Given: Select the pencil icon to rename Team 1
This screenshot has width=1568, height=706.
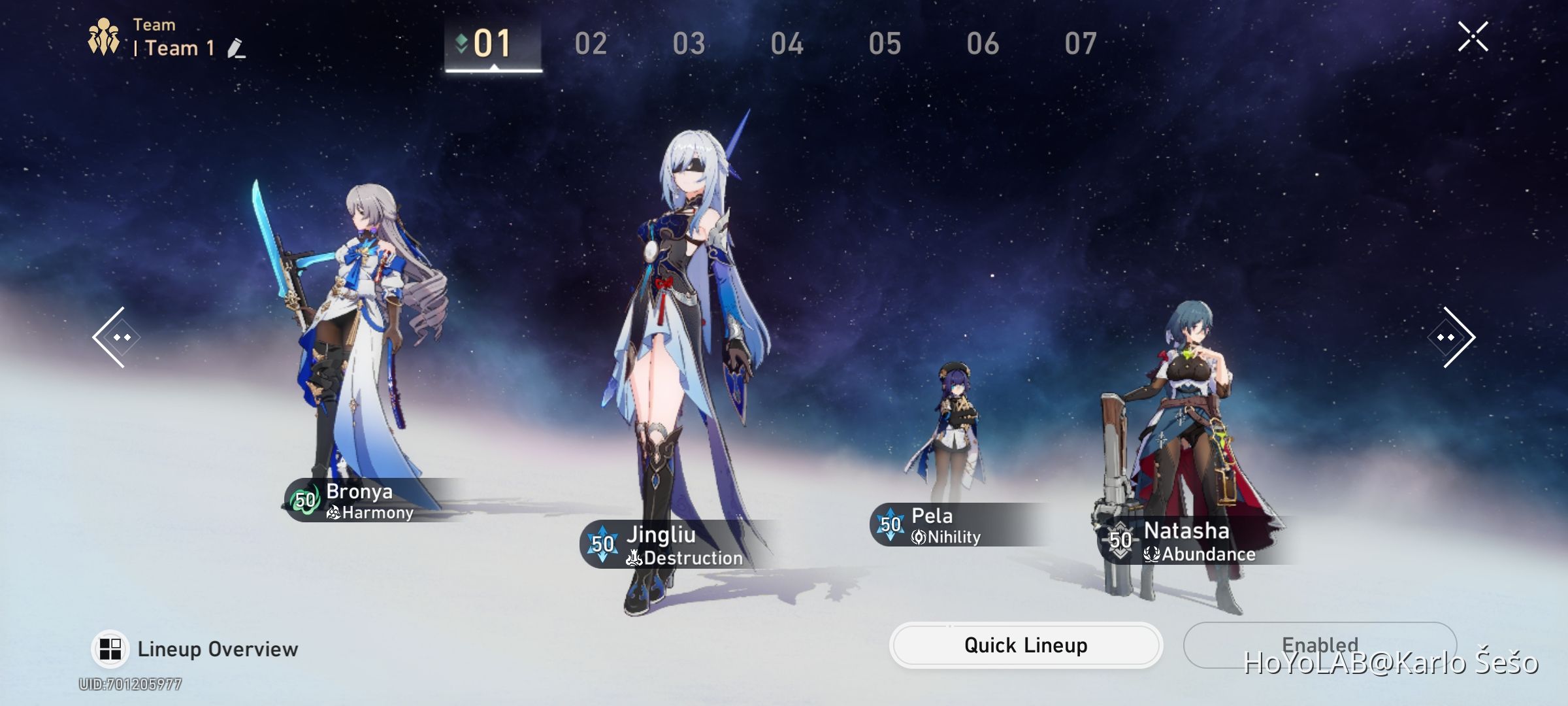Looking at the screenshot, I should click(x=237, y=50).
